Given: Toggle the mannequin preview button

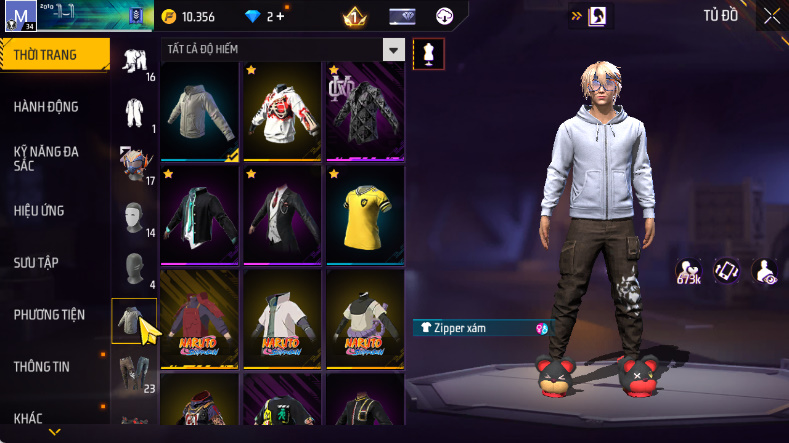Looking at the screenshot, I should (x=429, y=54).
